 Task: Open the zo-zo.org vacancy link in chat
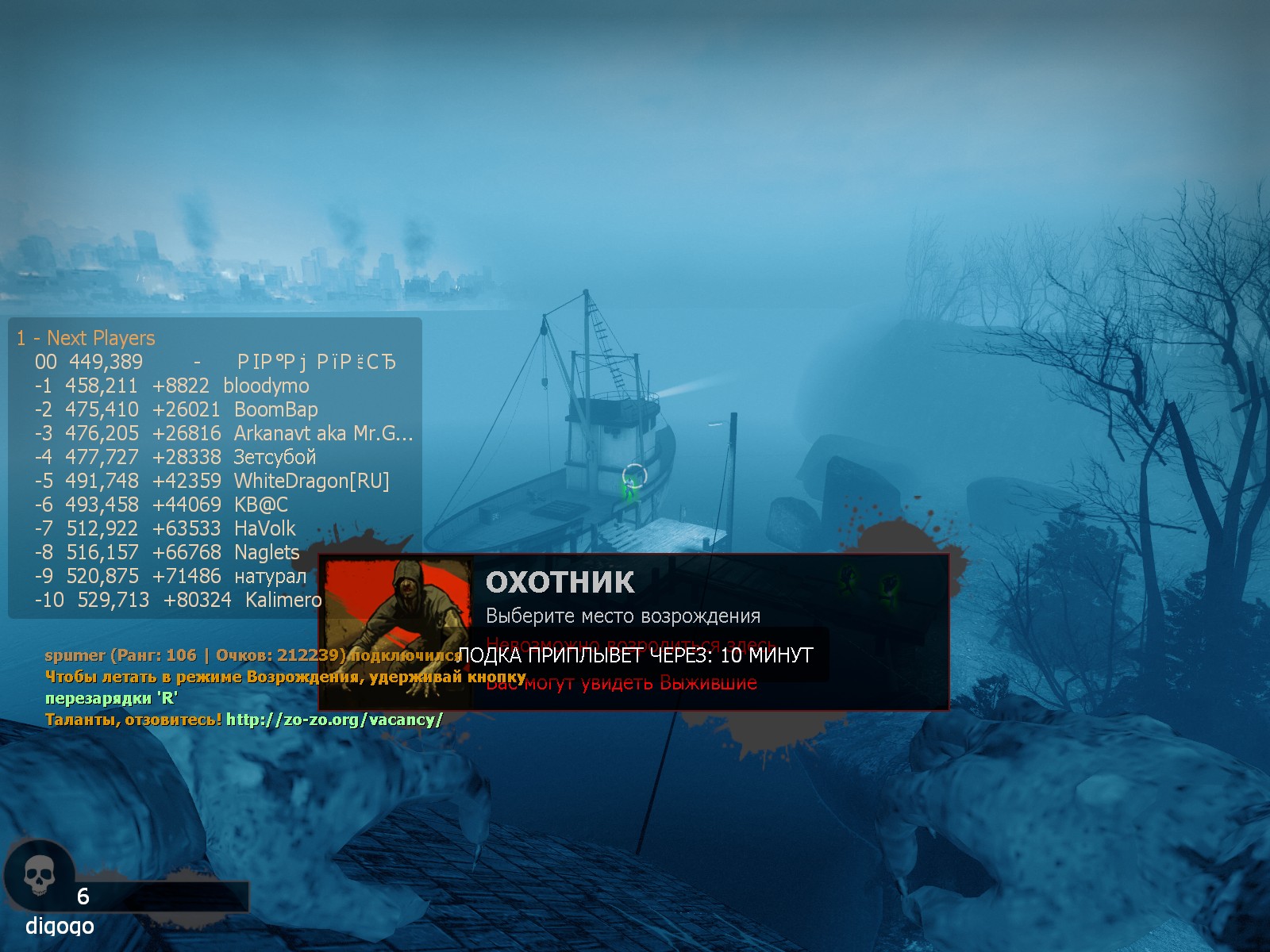click(334, 720)
